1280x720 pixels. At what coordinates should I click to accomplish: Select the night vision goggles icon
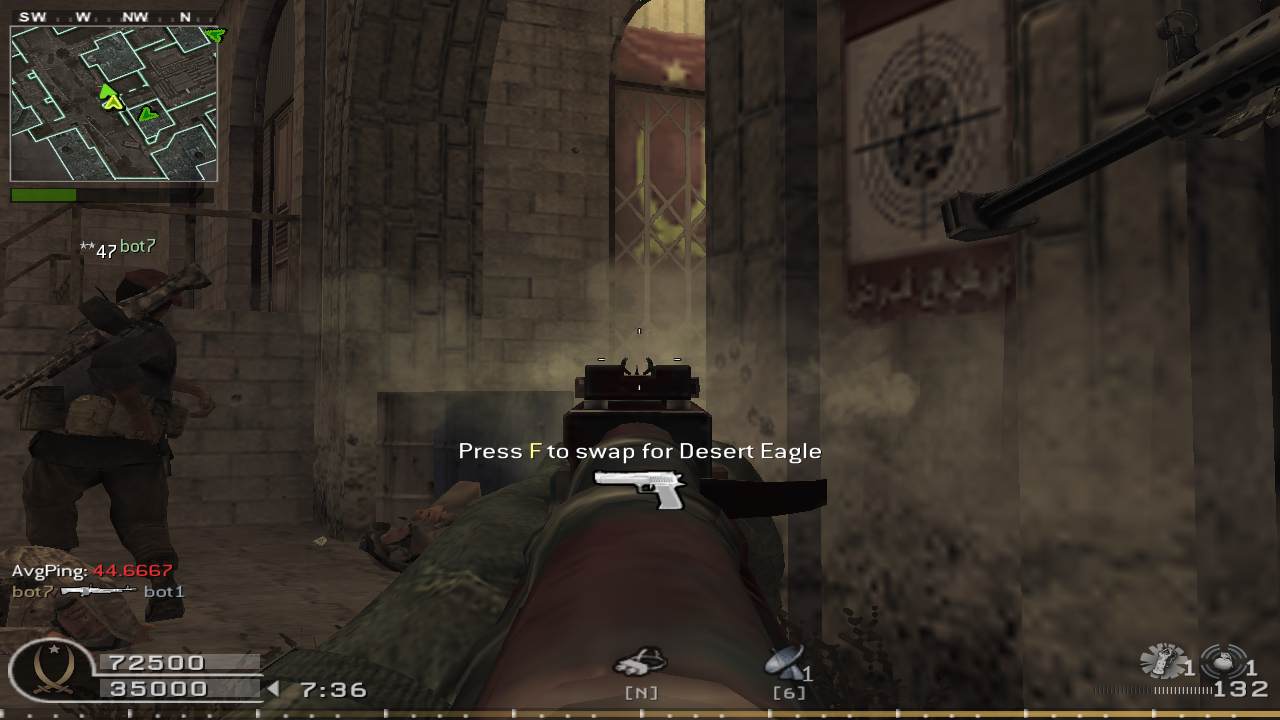(640, 662)
